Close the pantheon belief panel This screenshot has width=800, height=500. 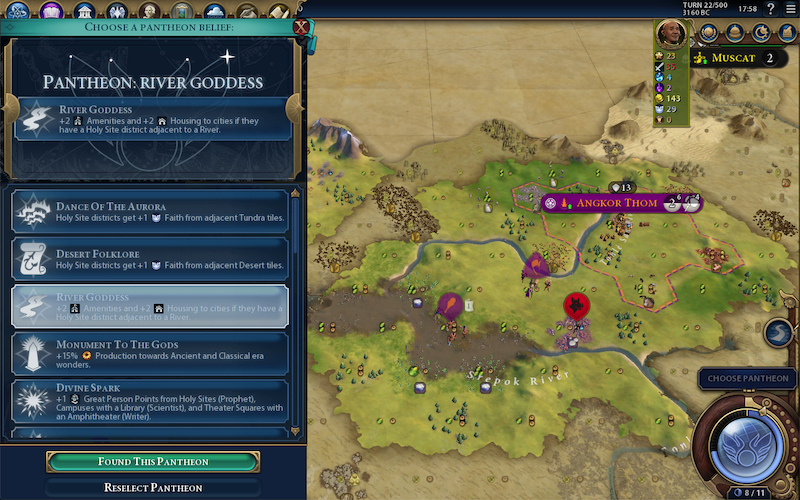pos(298,27)
